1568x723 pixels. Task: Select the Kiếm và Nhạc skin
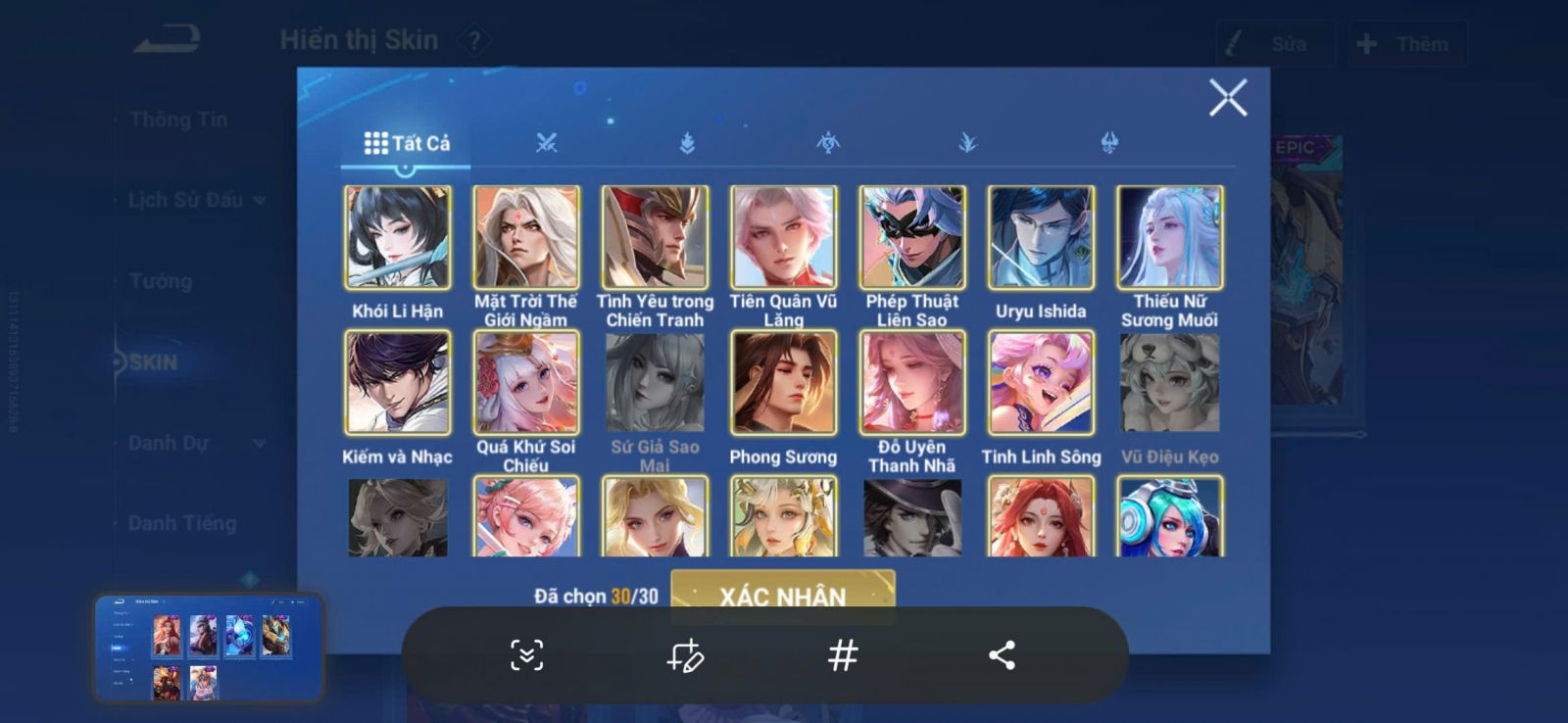[398, 382]
